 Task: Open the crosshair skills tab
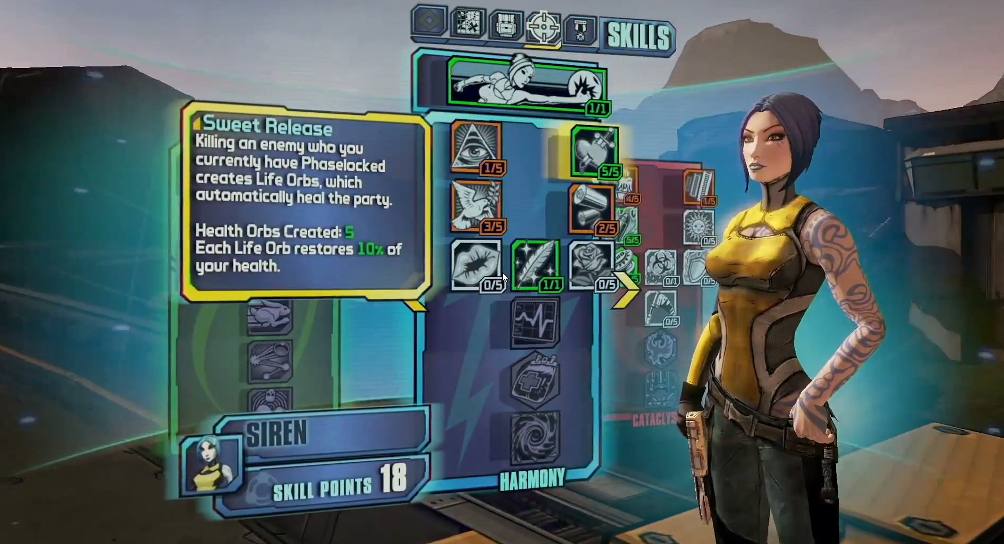coord(542,24)
